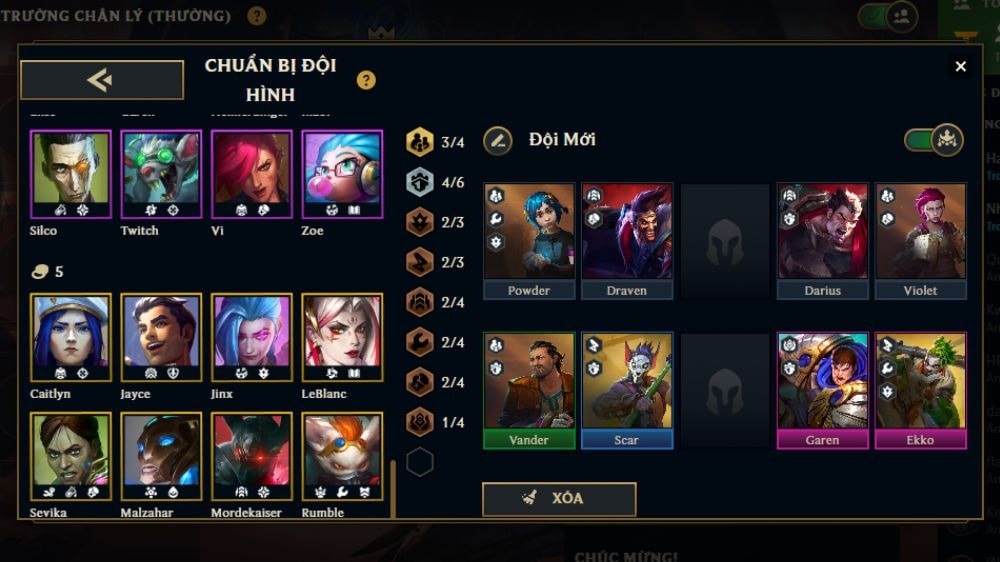Toggle the team planner switch beside Đội Mới
The height and width of the screenshot is (562, 1000).
pos(933,140)
